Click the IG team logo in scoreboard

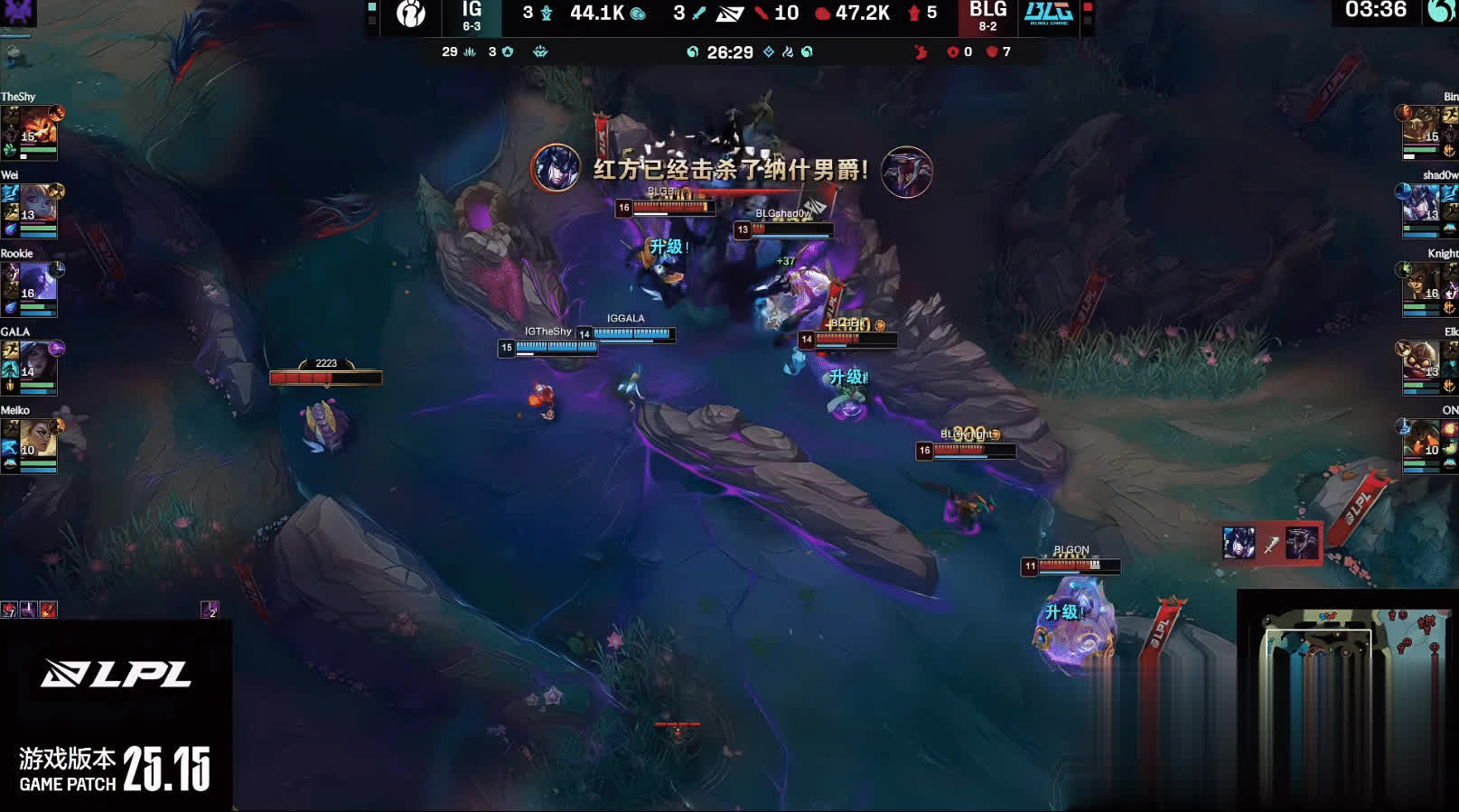tap(411, 14)
